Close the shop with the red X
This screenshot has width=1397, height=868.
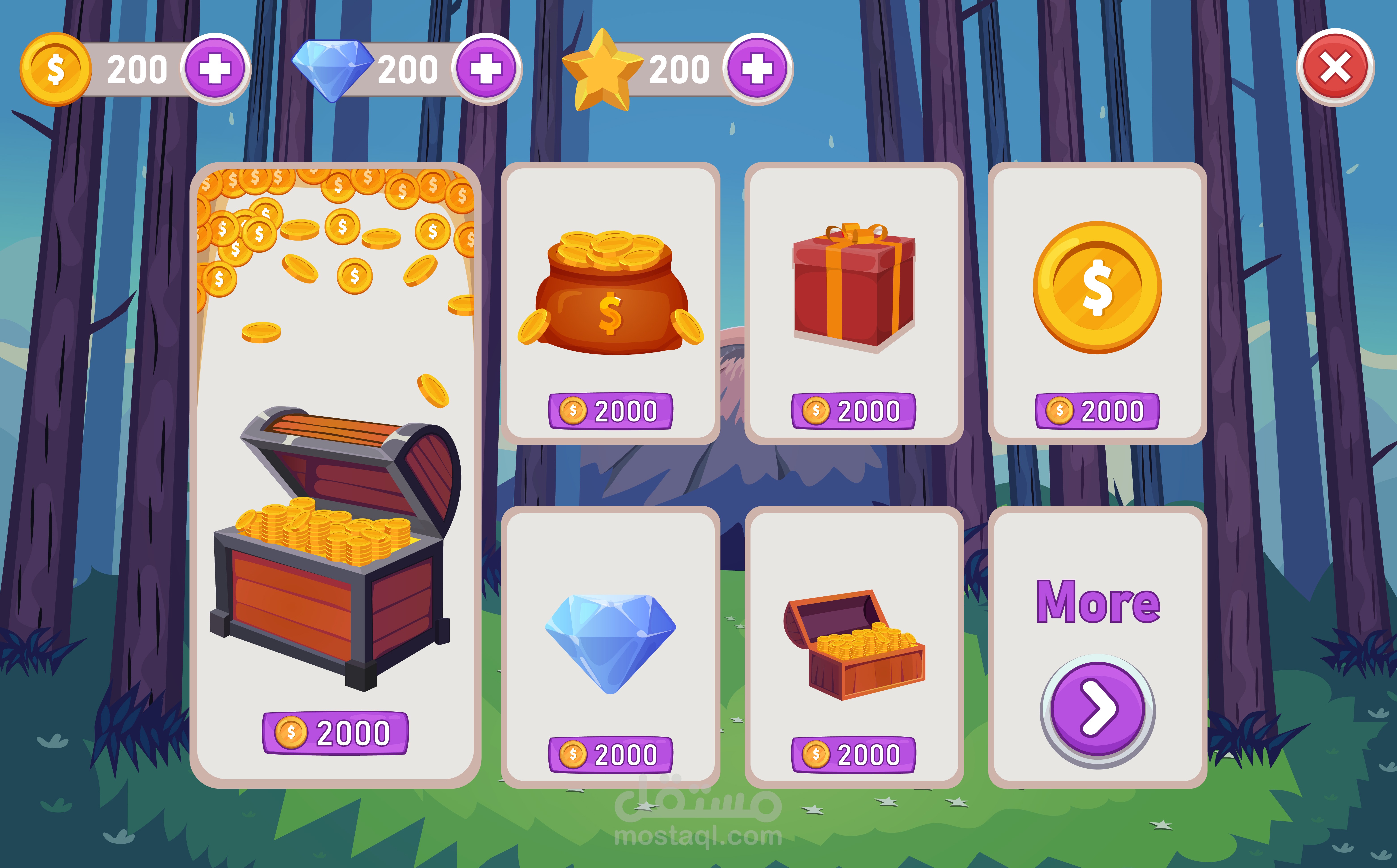1335,68
